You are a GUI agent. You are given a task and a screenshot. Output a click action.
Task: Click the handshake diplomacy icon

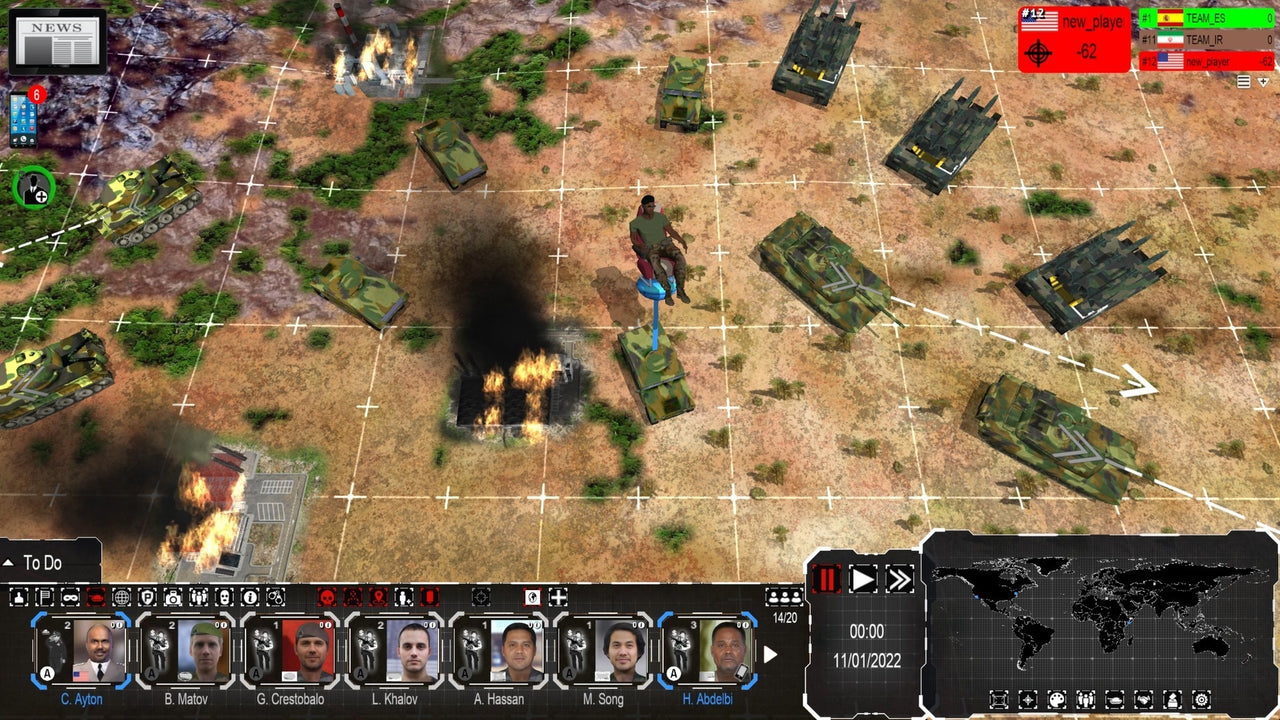point(1144,698)
